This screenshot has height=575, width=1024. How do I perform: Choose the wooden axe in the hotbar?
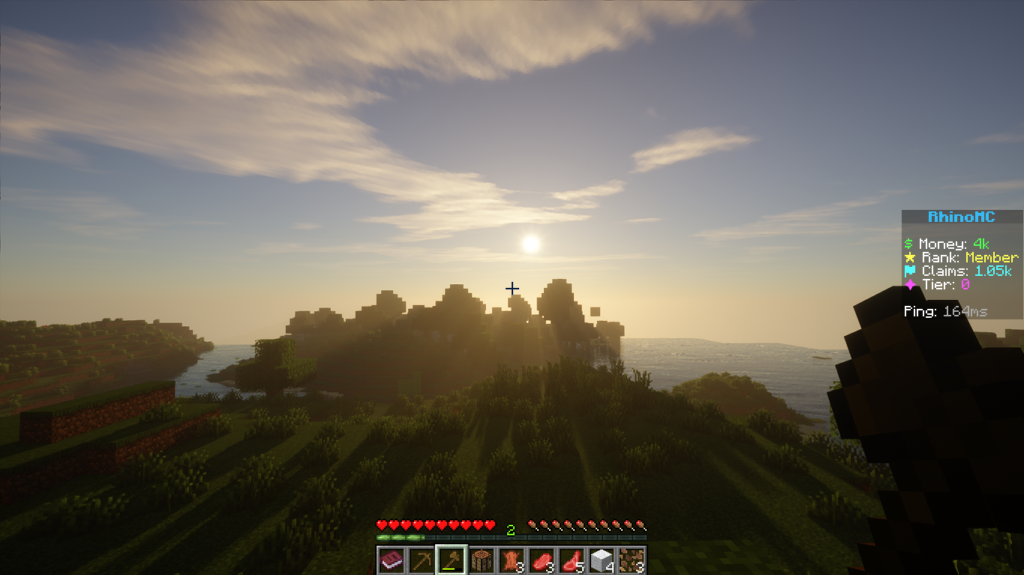pos(451,560)
